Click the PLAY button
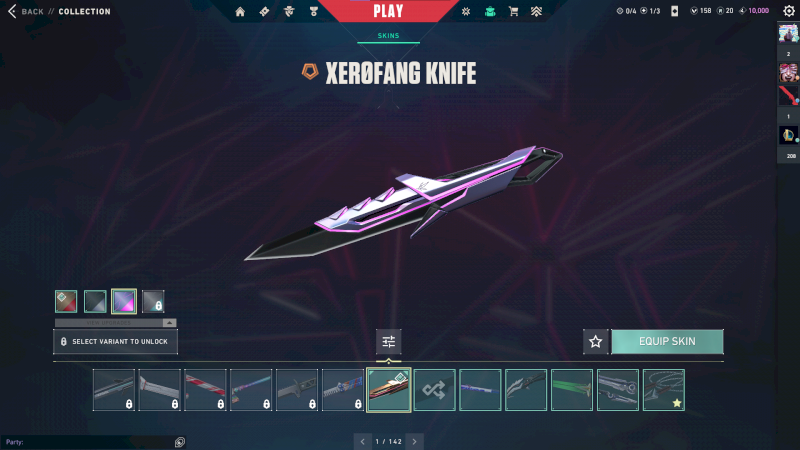800x450 pixels. click(x=388, y=11)
